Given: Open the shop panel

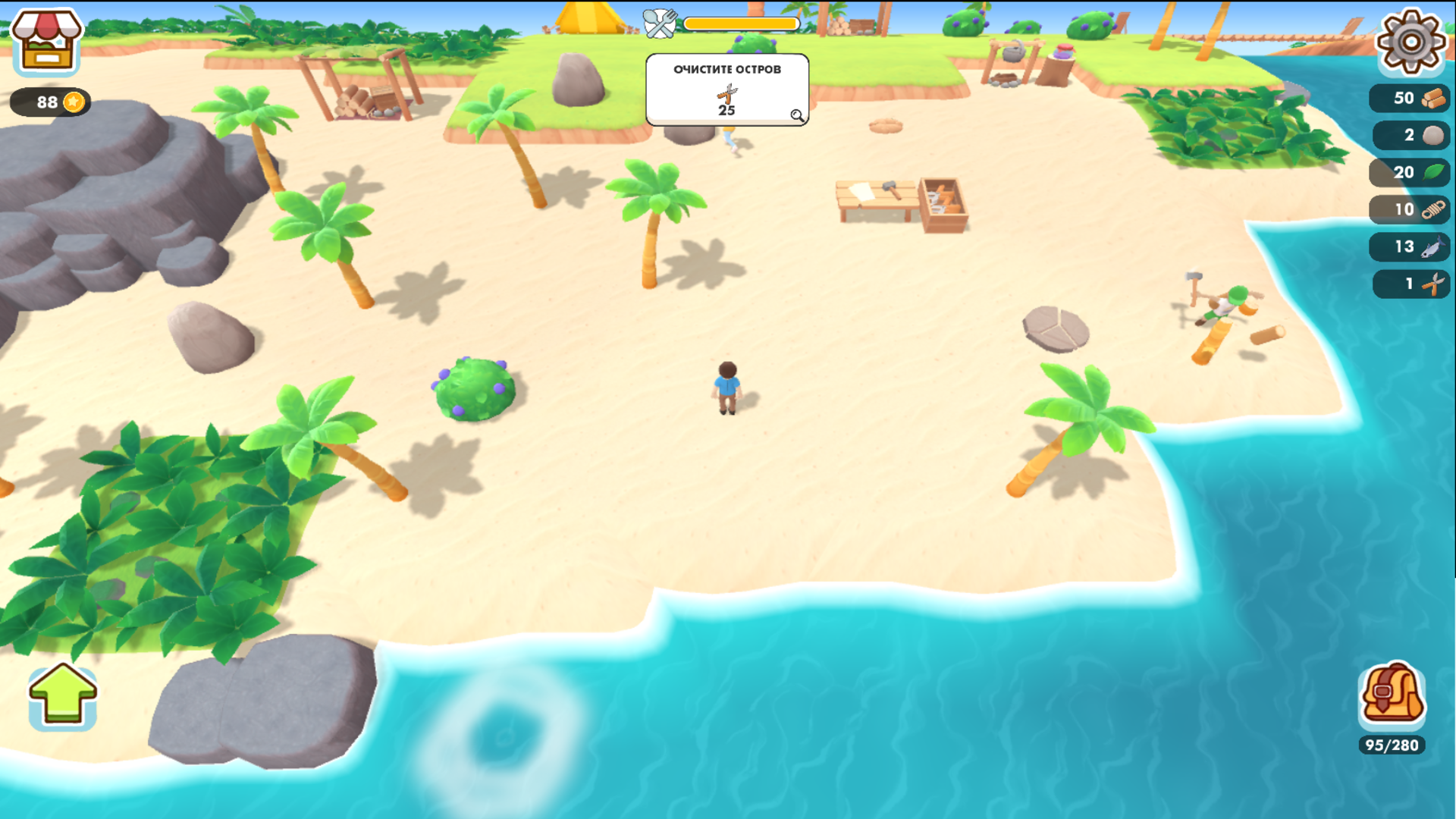Looking at the screenshot, I should pos(45,42).
